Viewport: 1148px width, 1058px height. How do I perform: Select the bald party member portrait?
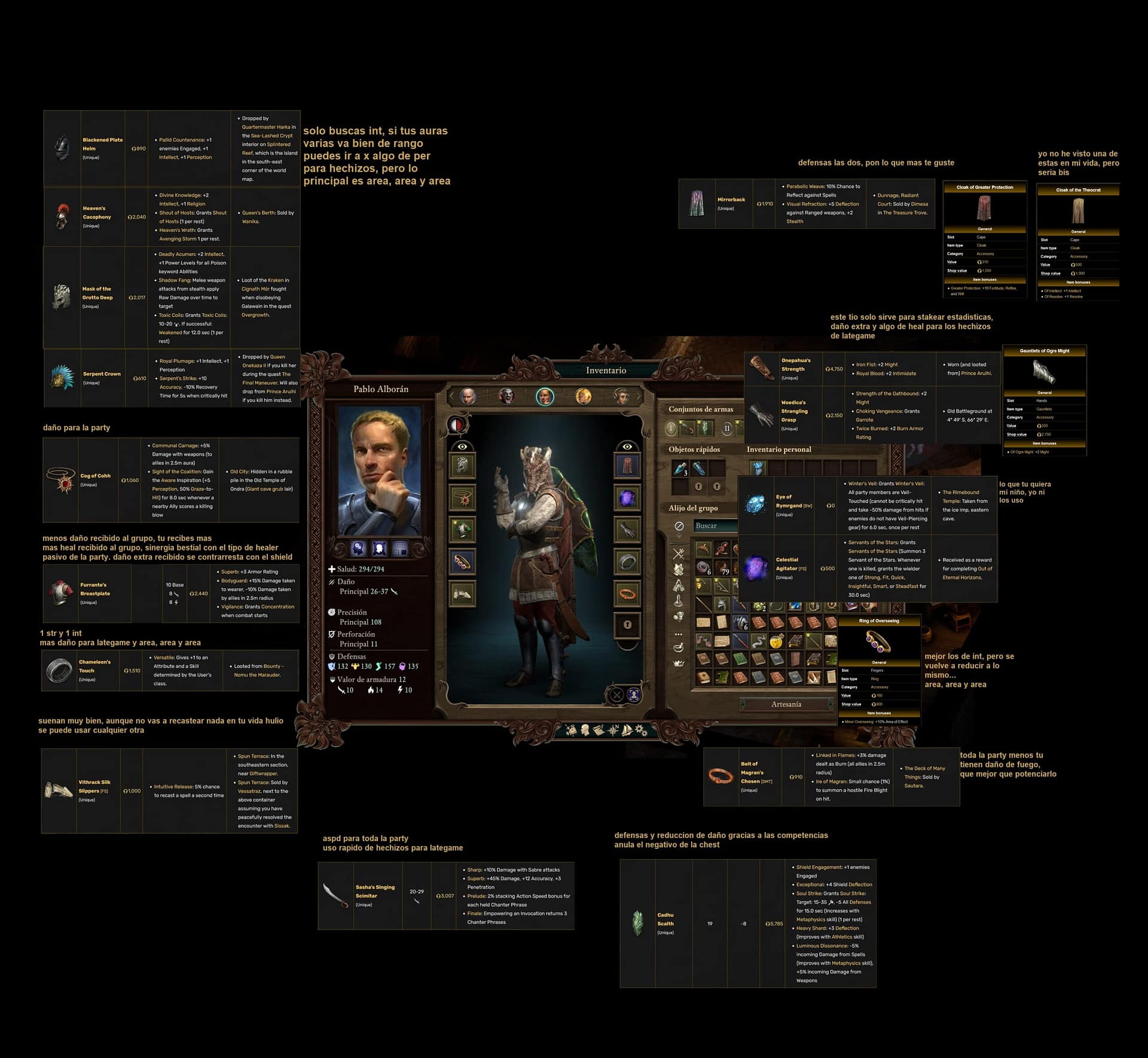[468, 396]
